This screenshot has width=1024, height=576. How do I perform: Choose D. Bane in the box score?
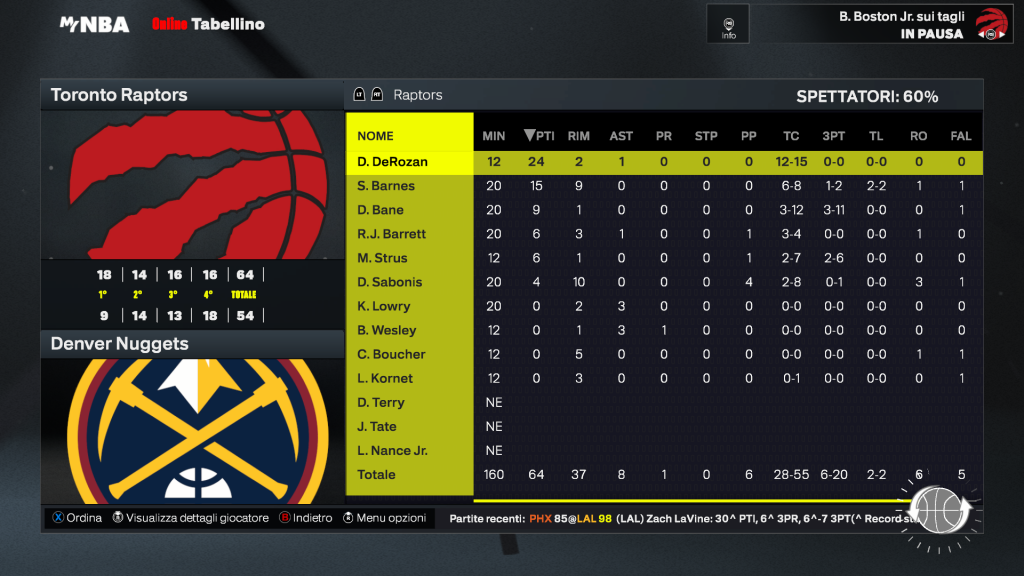[380, 210]
